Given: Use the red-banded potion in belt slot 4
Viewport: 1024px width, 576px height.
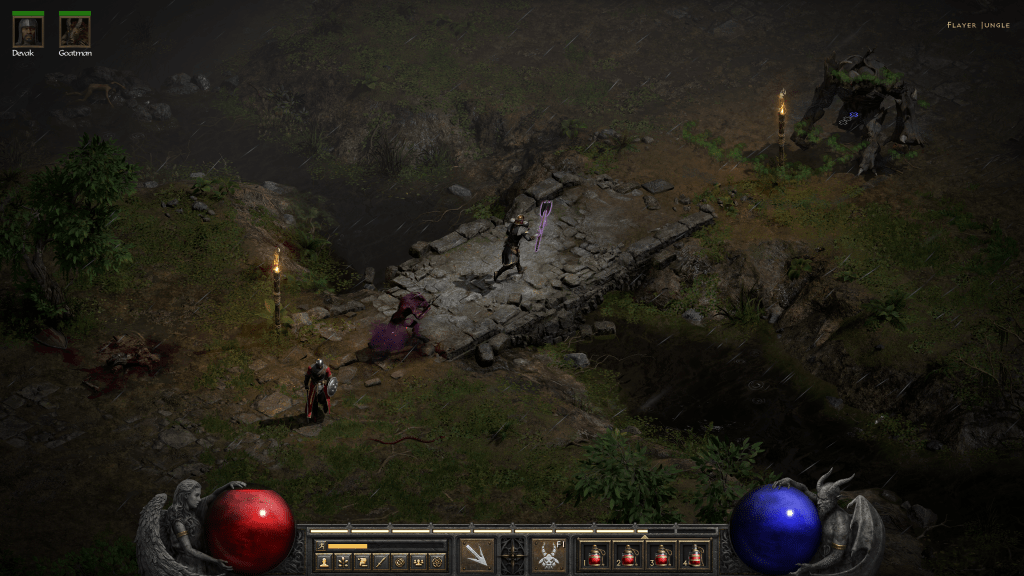Looking at the screenshot, I should [692, 555].
